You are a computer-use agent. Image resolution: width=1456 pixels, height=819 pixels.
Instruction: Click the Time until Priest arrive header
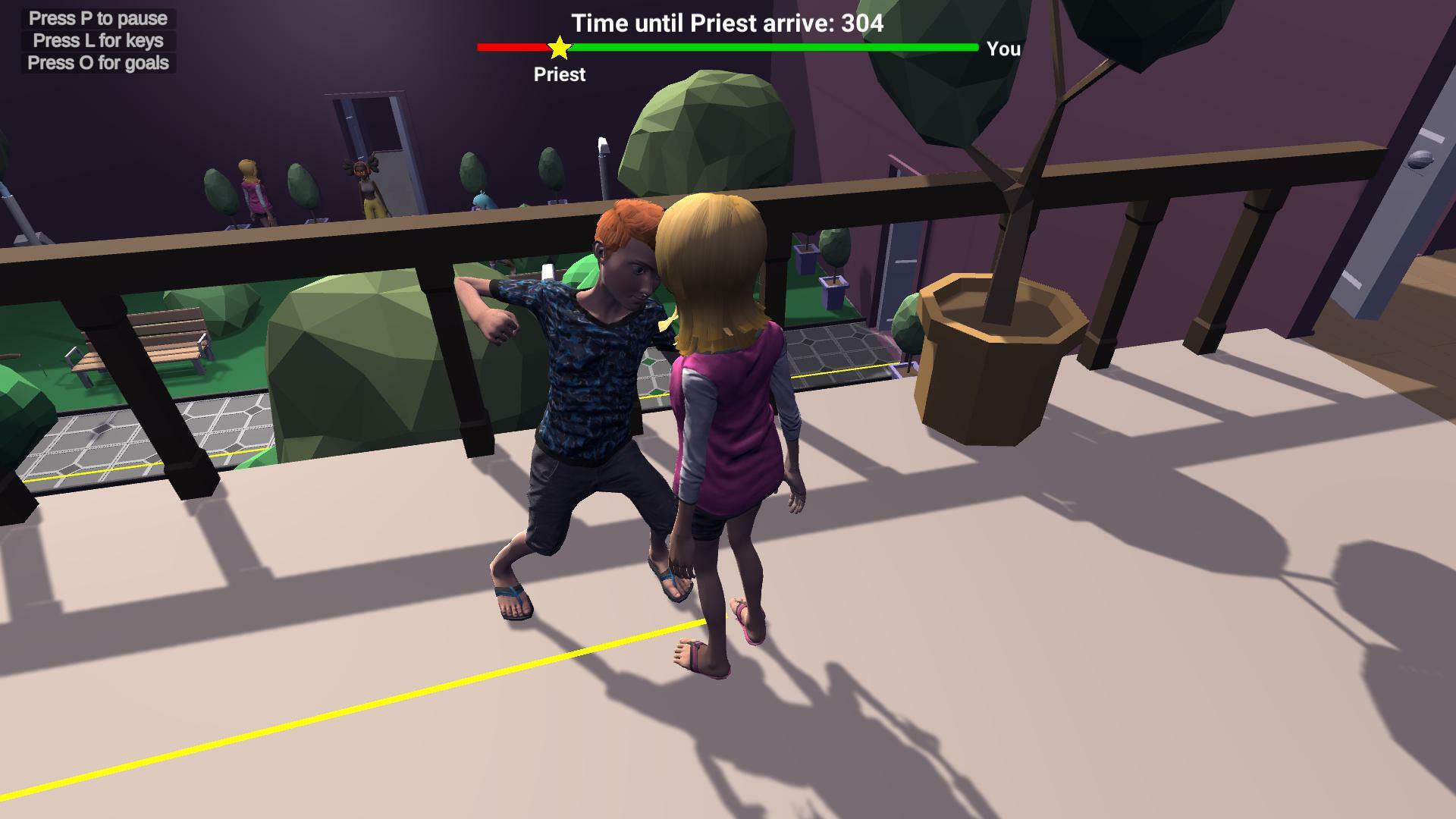click(726, 23)
